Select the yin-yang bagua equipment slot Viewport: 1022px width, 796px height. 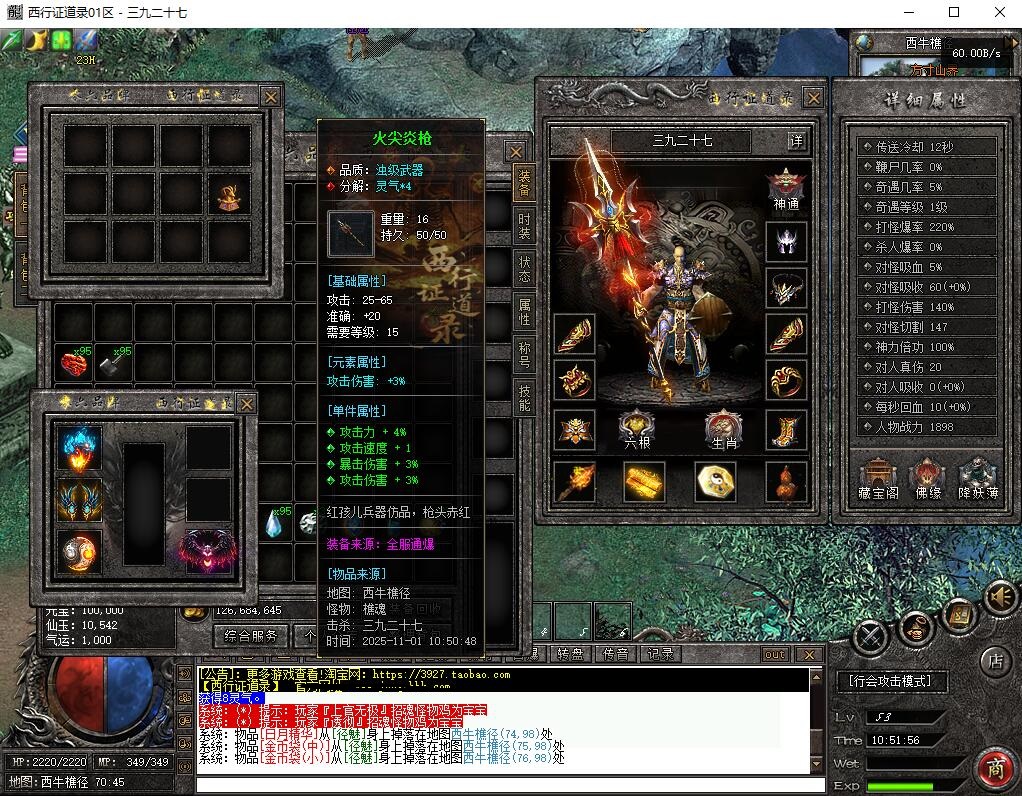coord(716,482)
